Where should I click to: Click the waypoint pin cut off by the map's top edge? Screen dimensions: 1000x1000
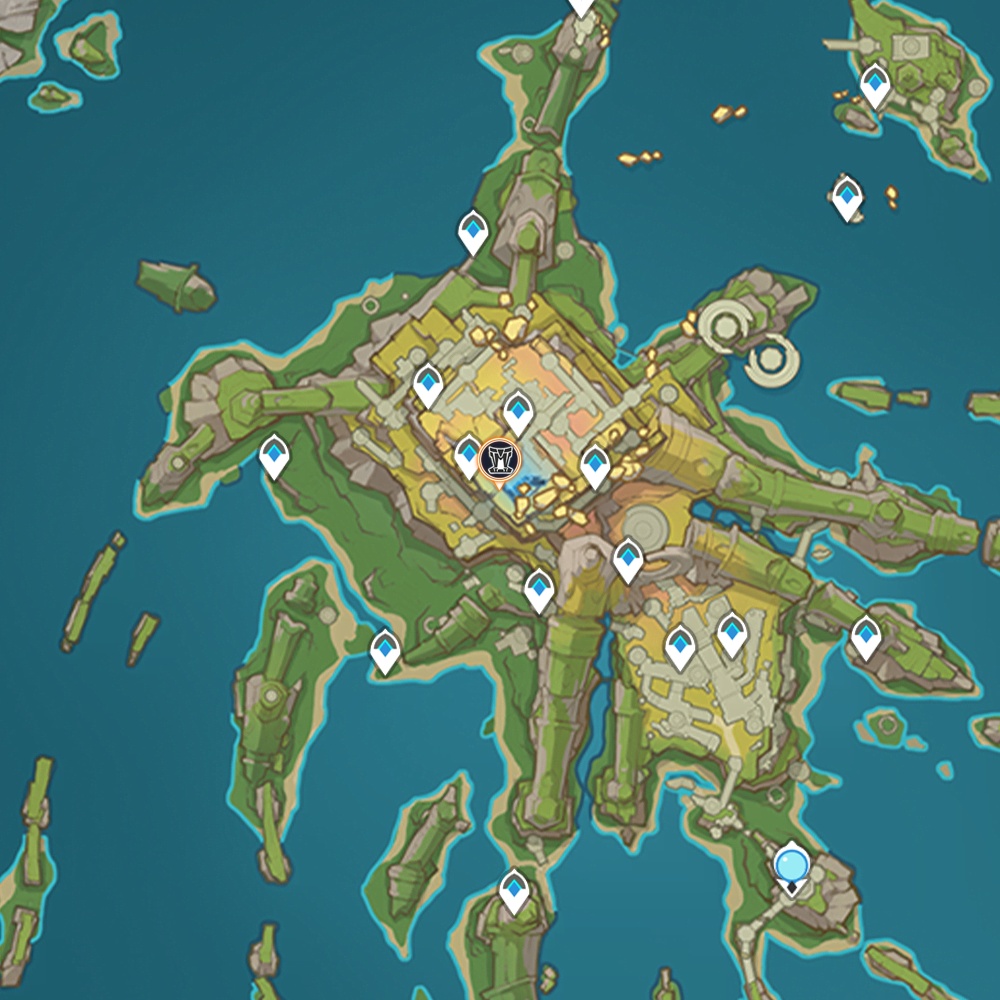click(x=581, y=6)
